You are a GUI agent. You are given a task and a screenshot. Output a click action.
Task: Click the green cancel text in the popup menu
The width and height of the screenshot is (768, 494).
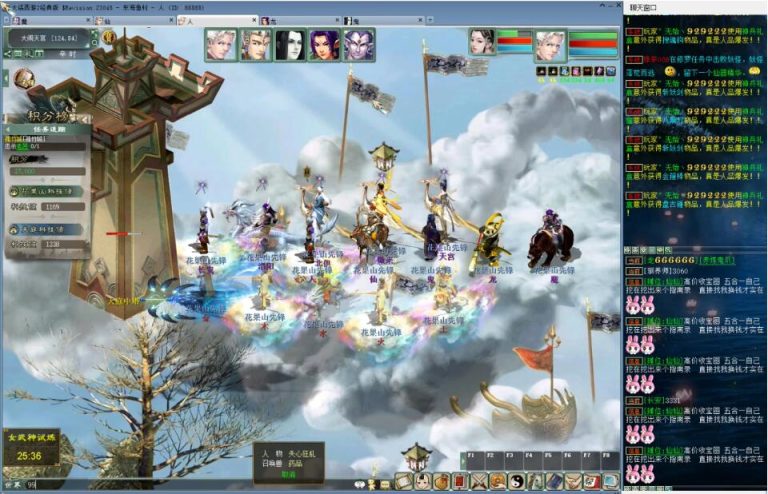[288, 474]
